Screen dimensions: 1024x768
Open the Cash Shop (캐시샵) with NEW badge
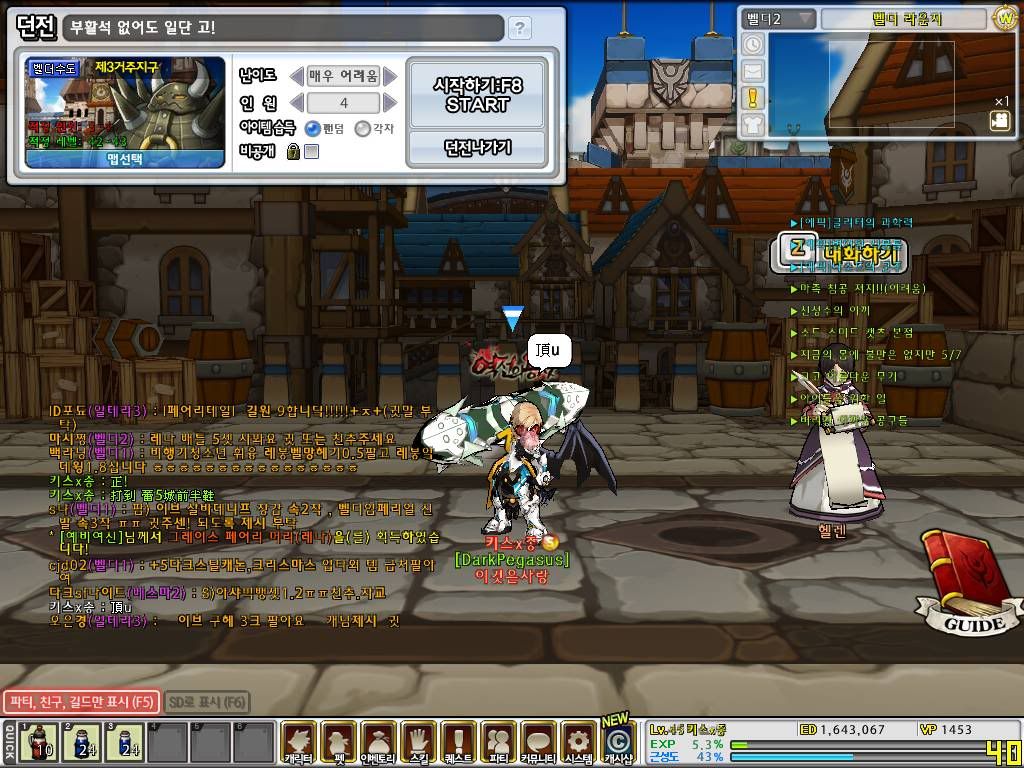[619, 741]
